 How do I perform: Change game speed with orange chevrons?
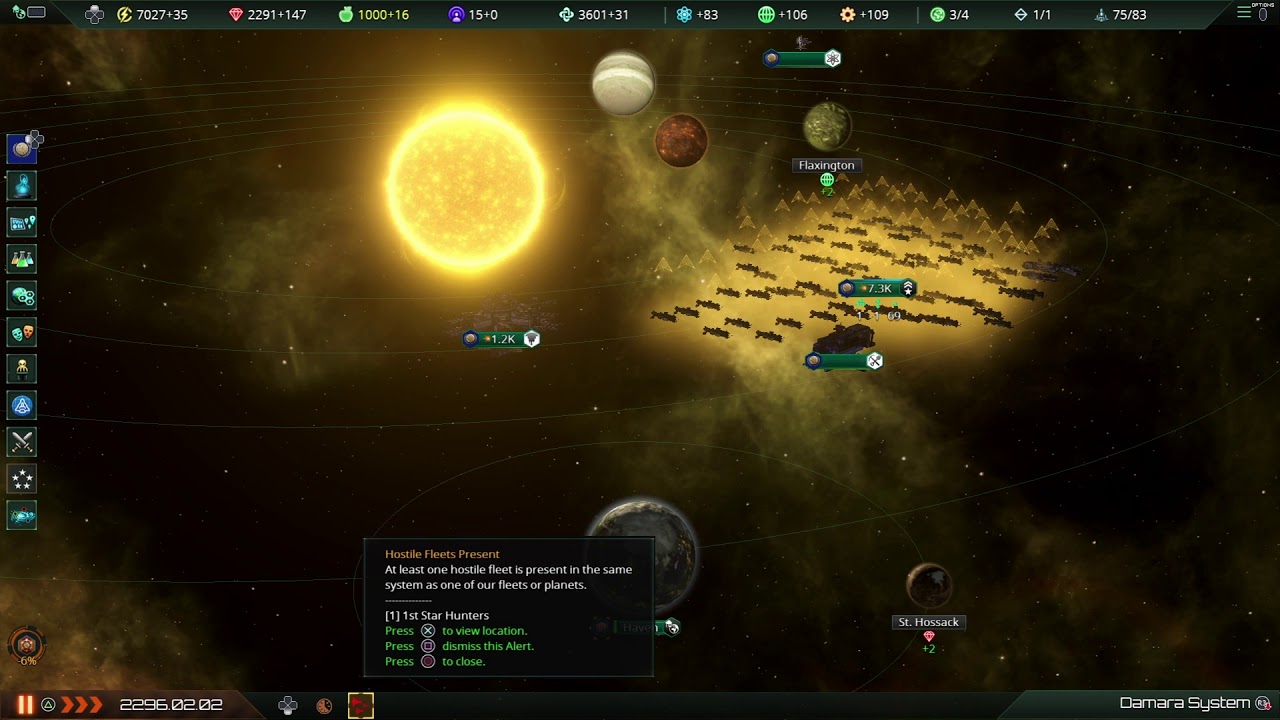[x=82, y=705]
